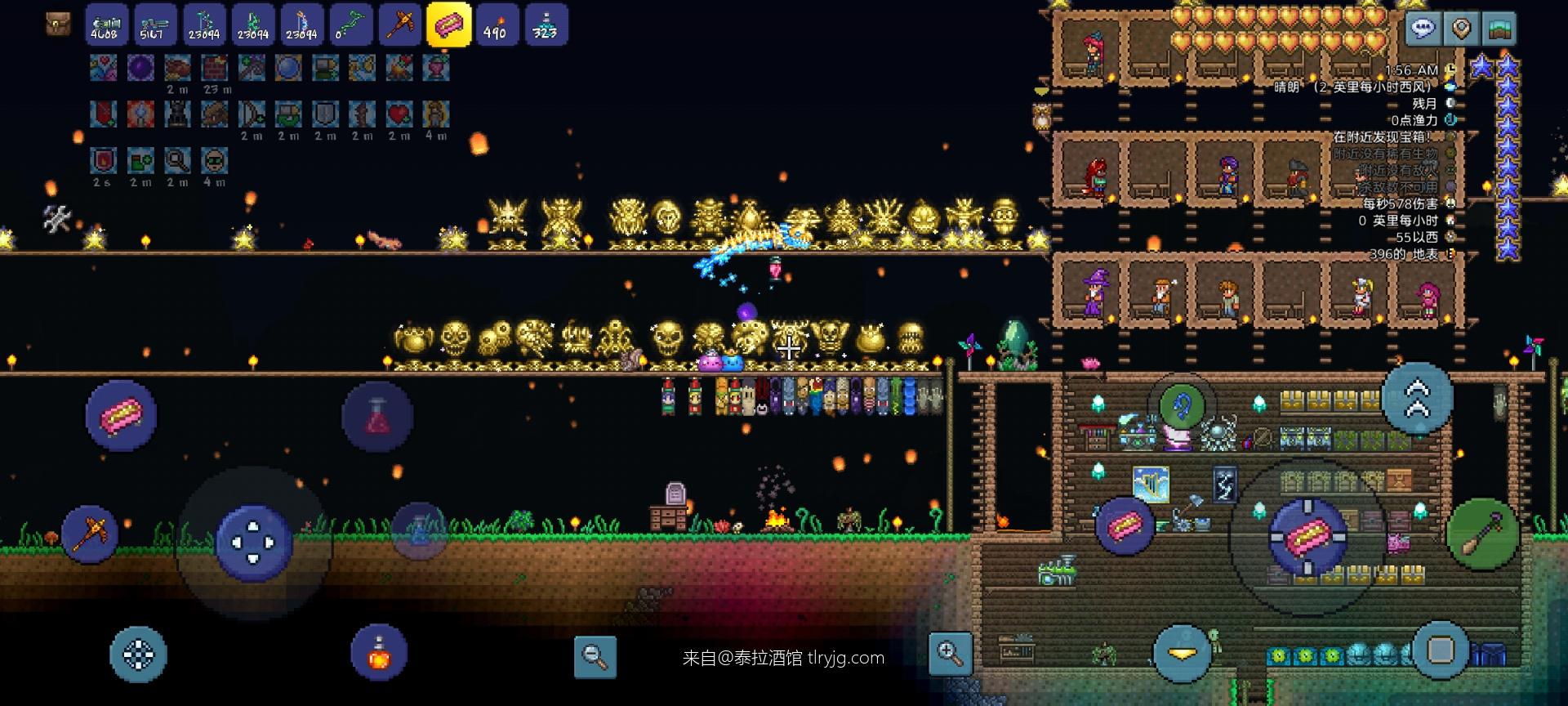Select the pink bed hotbar slot
The image size is (1568, 706).
click(448, 25)
